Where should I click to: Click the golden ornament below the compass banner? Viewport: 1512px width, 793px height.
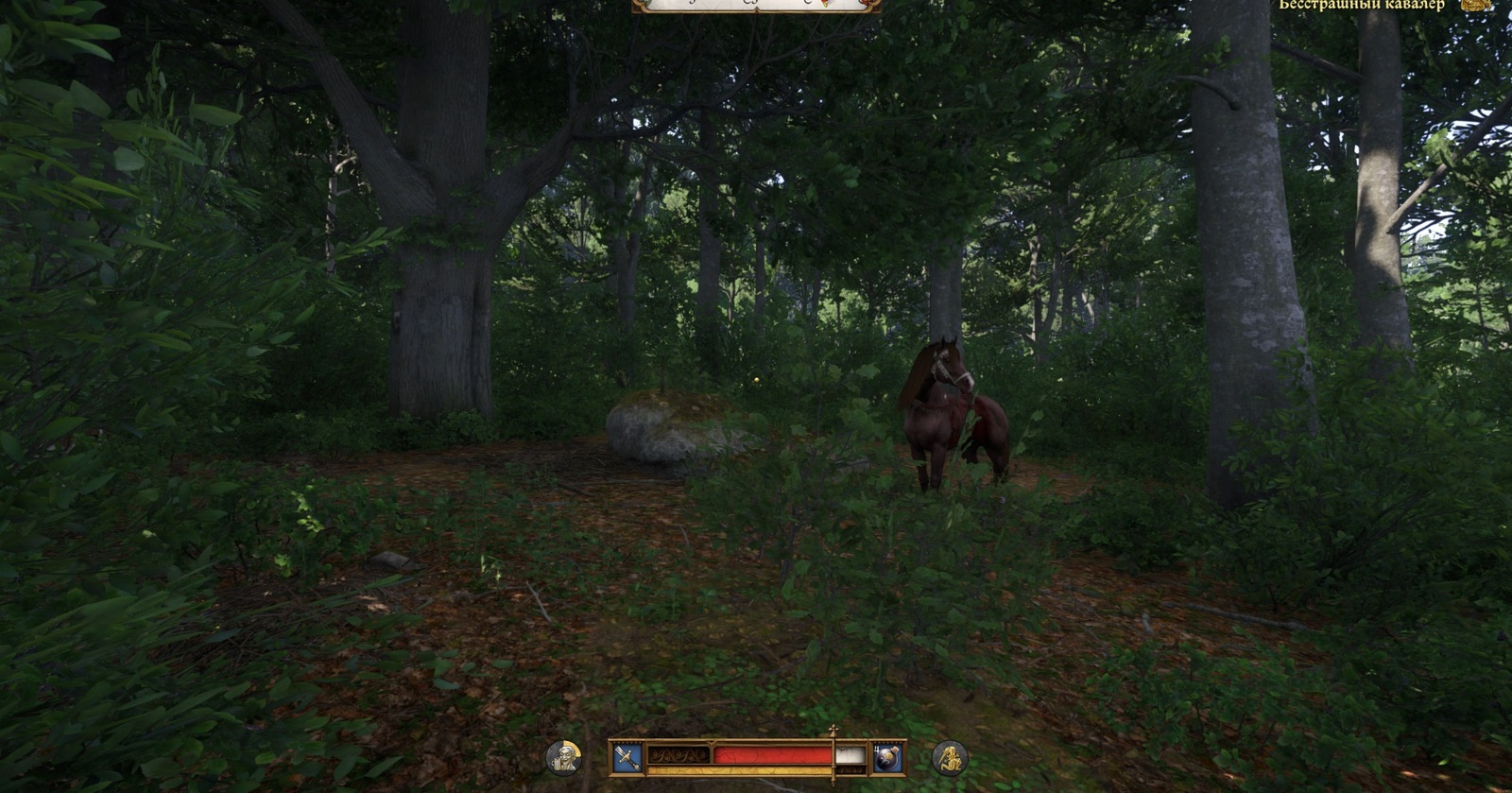point(758,9)
